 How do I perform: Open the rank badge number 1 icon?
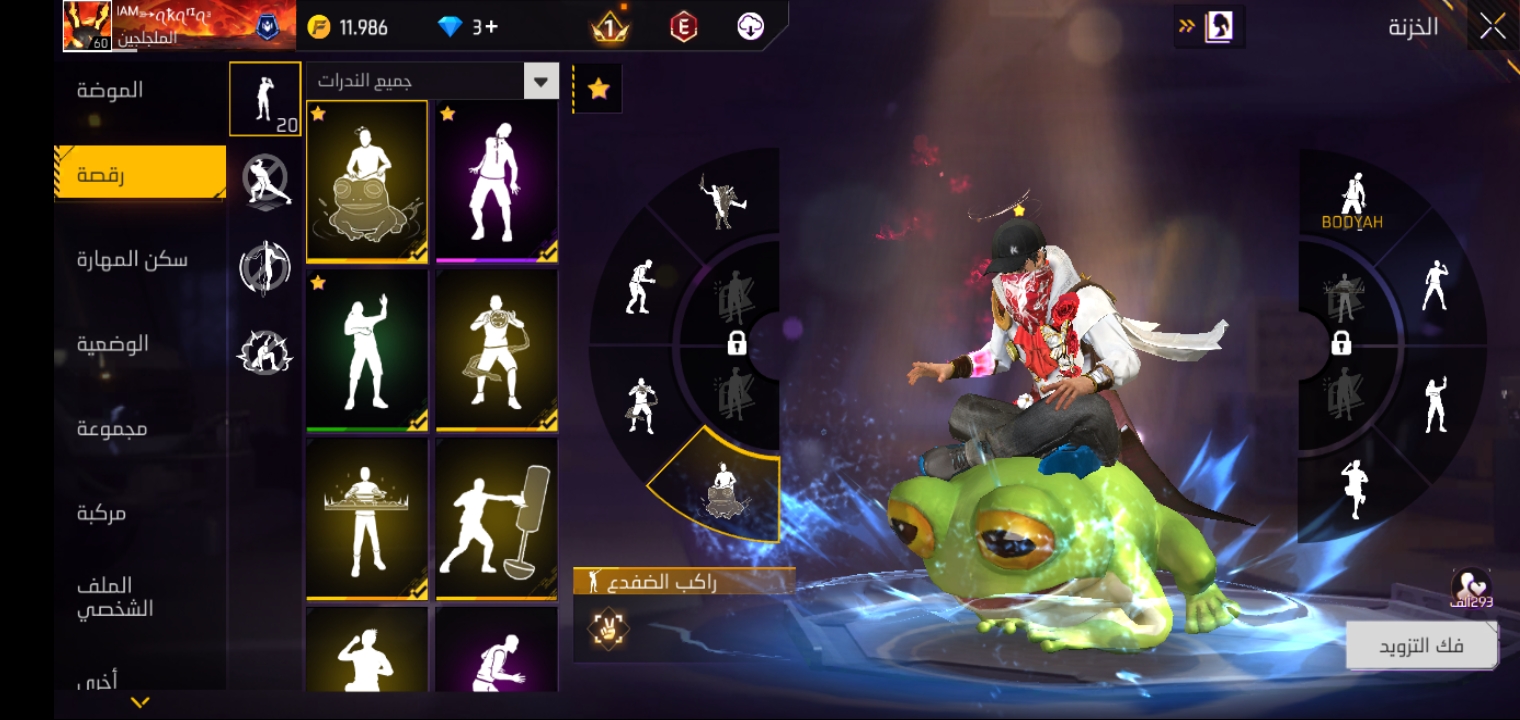click(610, 27)
